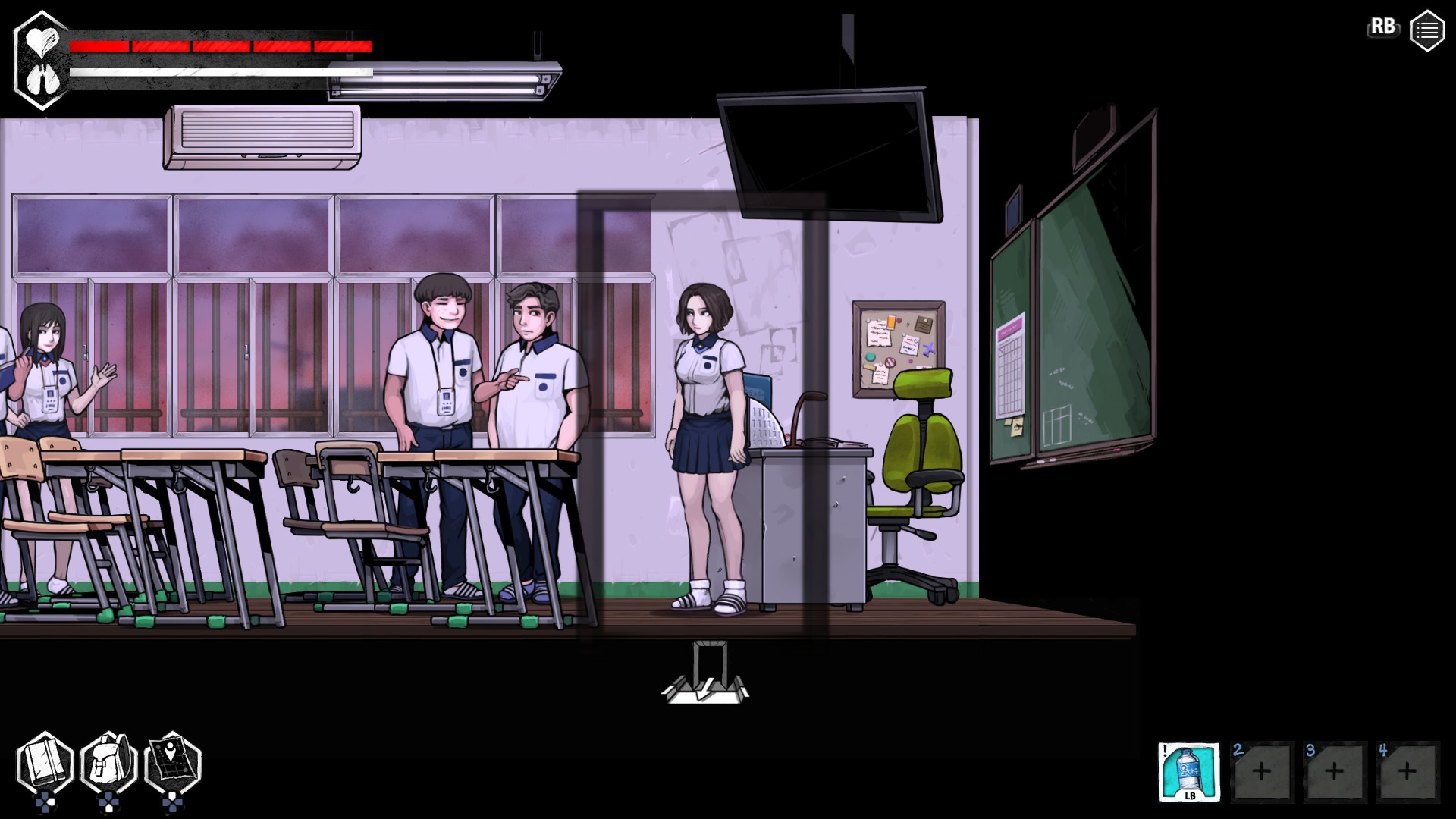The image size is (1456, 819).
Task: Click the red health bar
Action: click(220, 47)
